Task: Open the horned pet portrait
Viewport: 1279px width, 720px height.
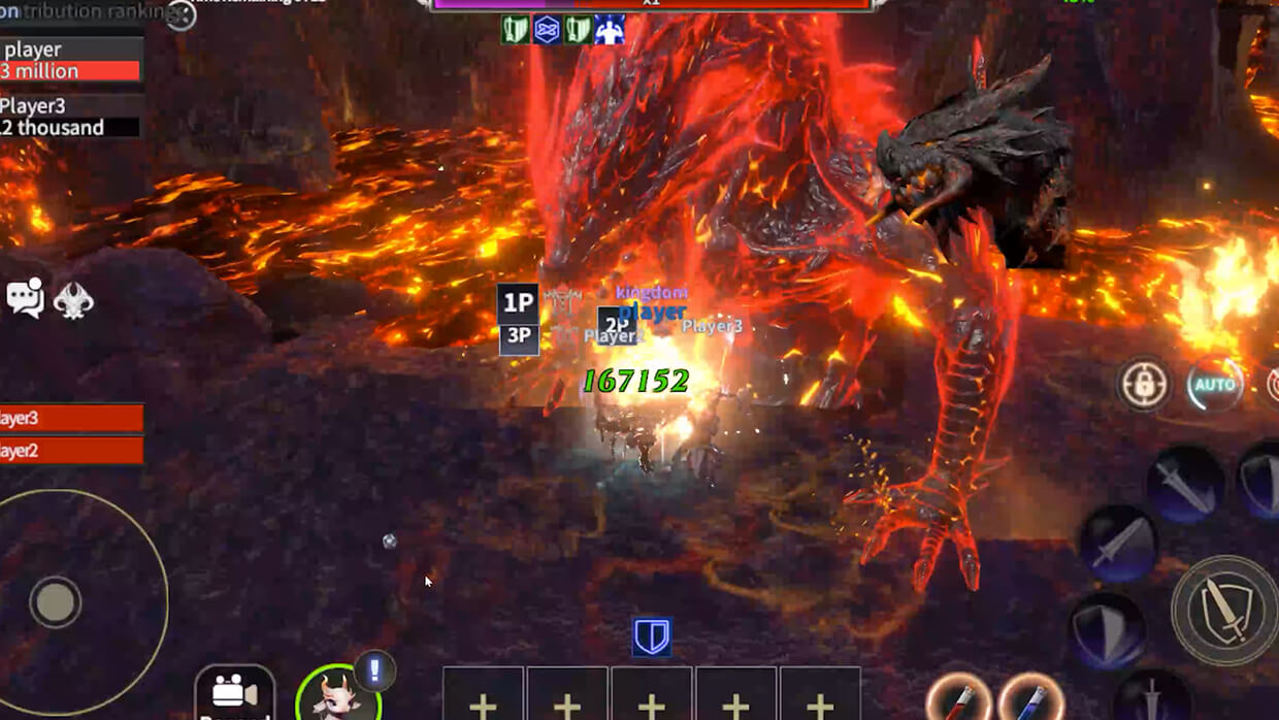Action: coord(337,695)
